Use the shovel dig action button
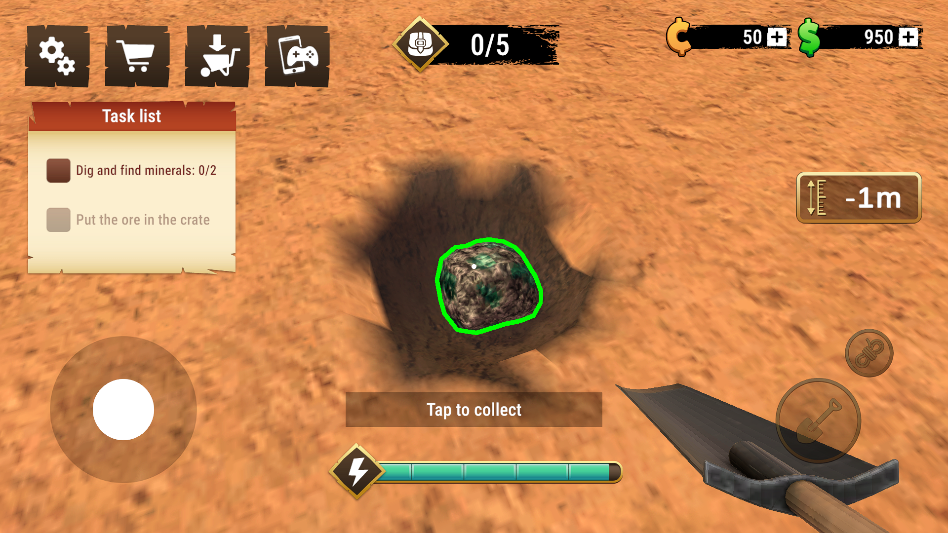 (x=818, y=421)
